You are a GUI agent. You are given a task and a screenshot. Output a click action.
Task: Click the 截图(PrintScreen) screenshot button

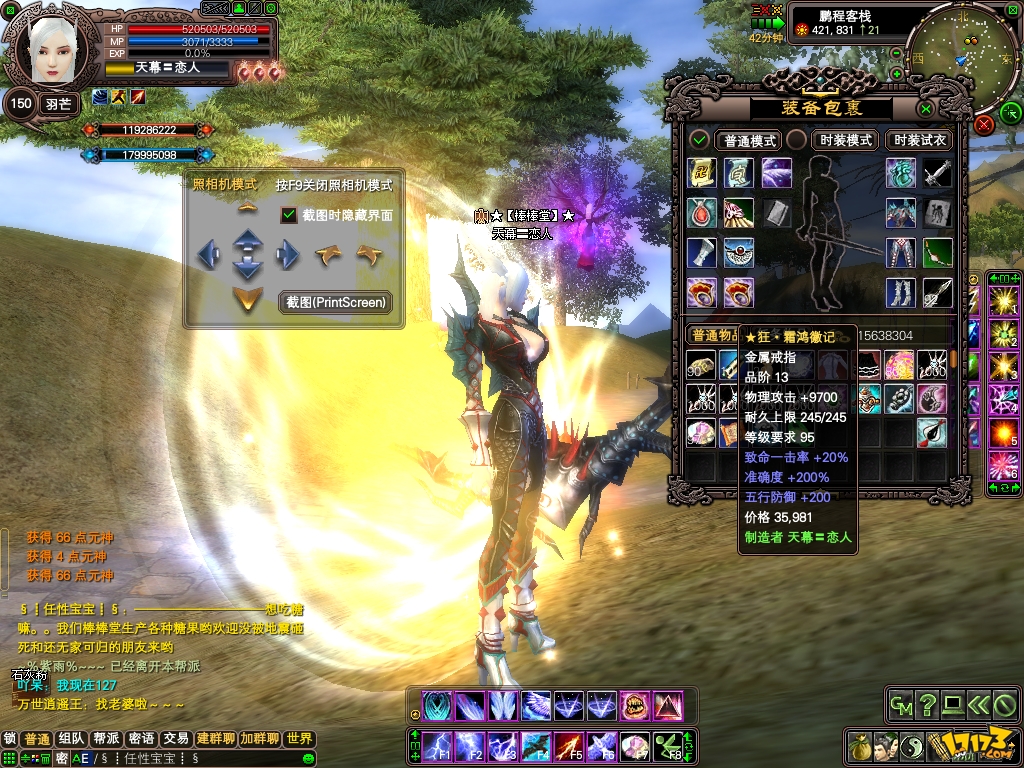pos(336,302)
